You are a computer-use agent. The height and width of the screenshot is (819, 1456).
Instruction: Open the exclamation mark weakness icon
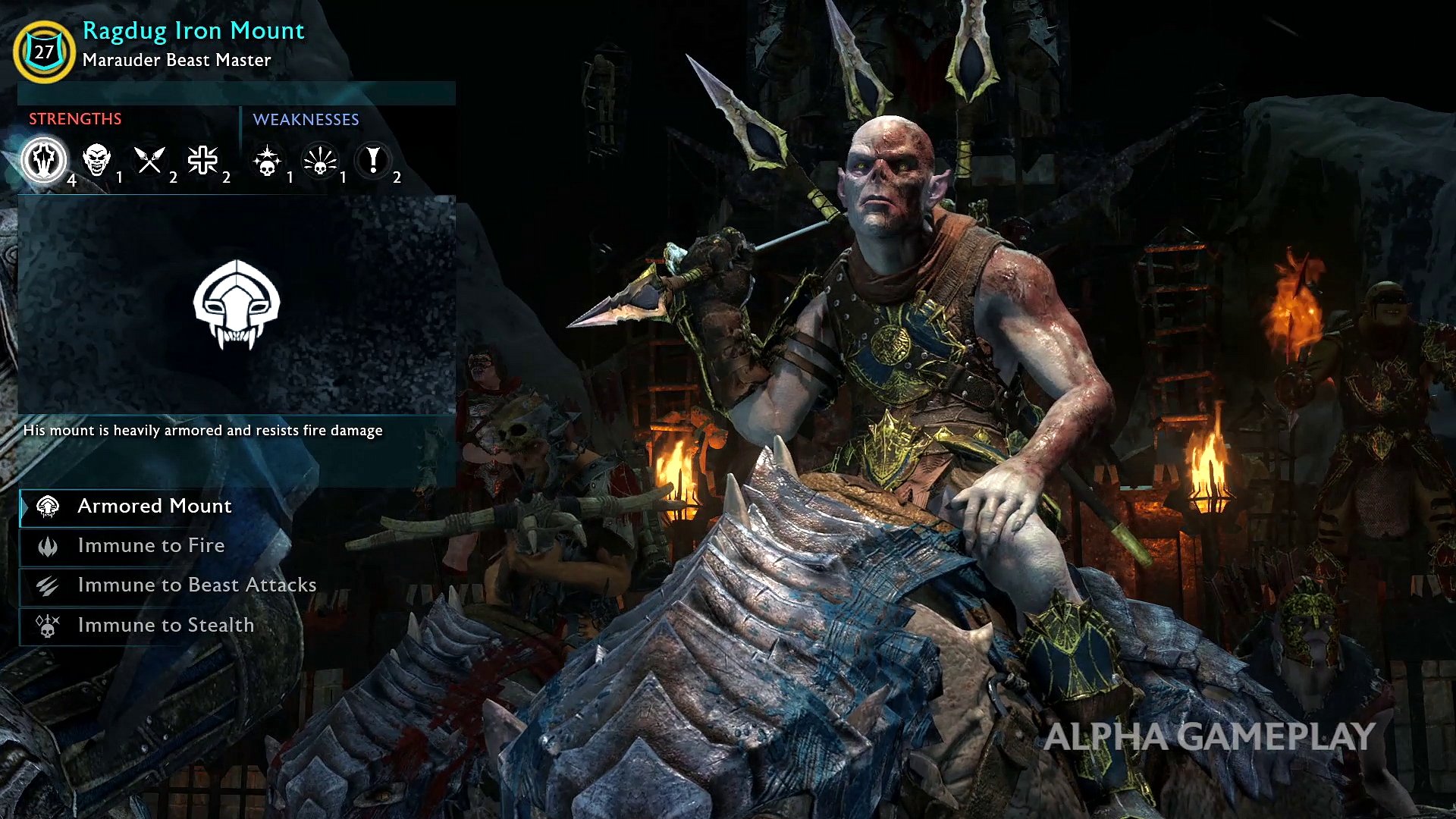(x=373, y=160)
